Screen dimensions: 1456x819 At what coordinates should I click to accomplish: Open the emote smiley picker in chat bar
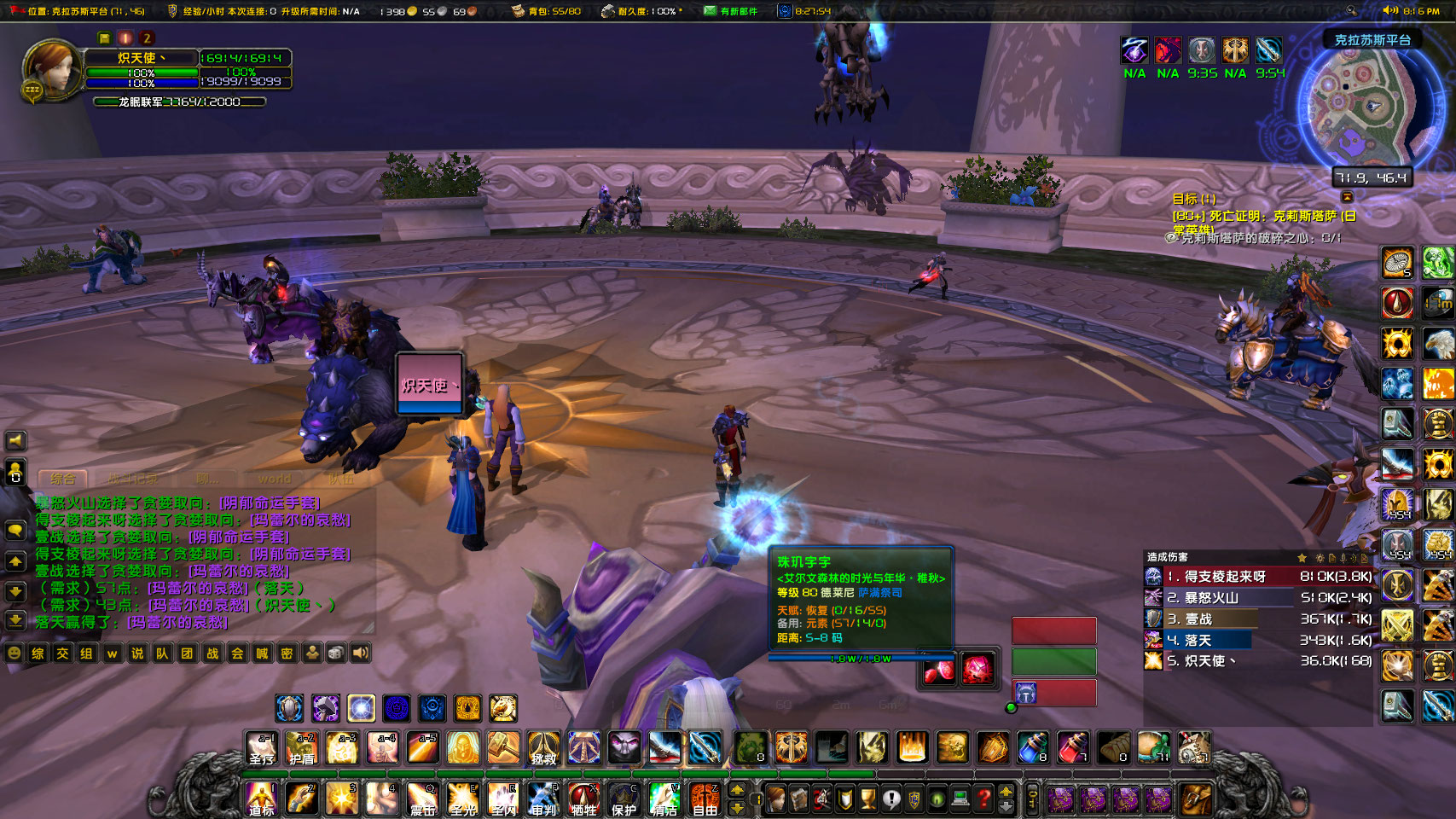14,653
